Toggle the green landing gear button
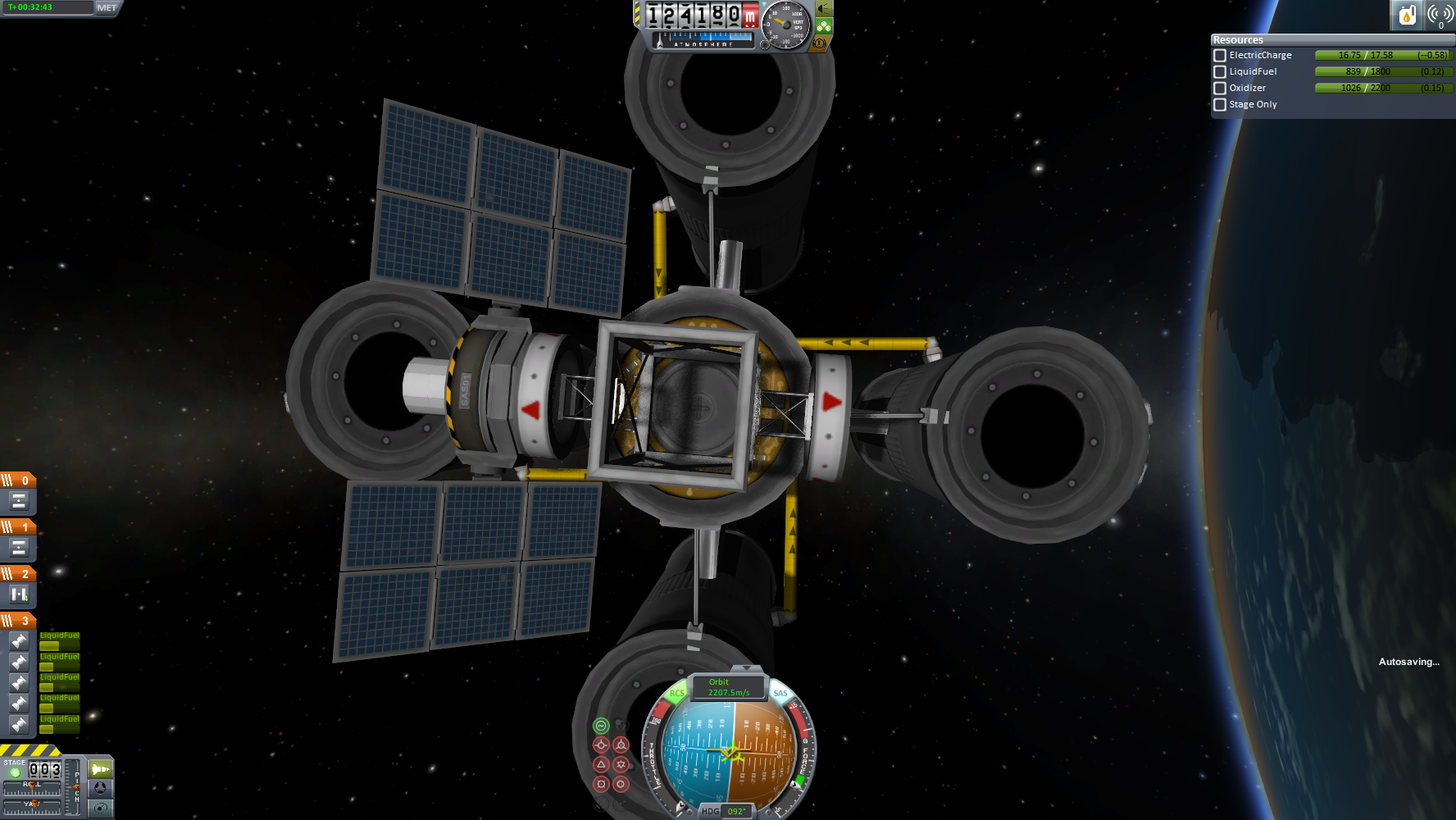 pyautogui.click(x=823, y=26)
